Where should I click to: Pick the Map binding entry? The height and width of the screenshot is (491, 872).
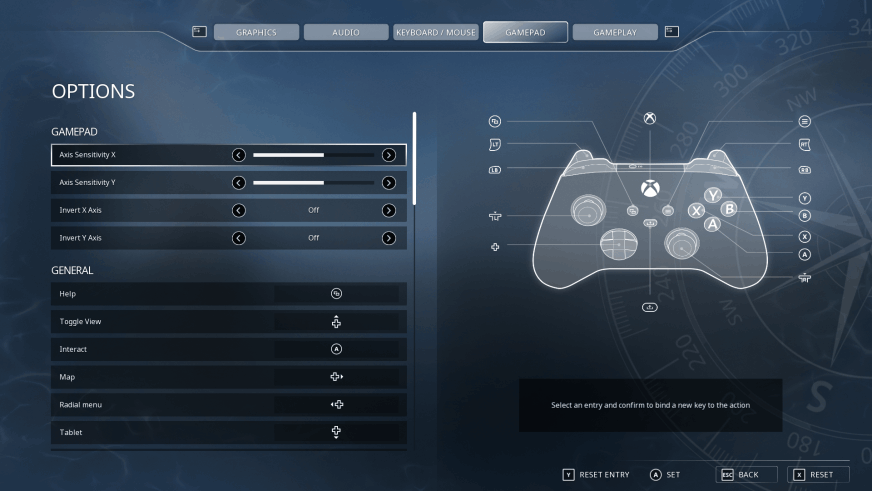pos(229,377)
